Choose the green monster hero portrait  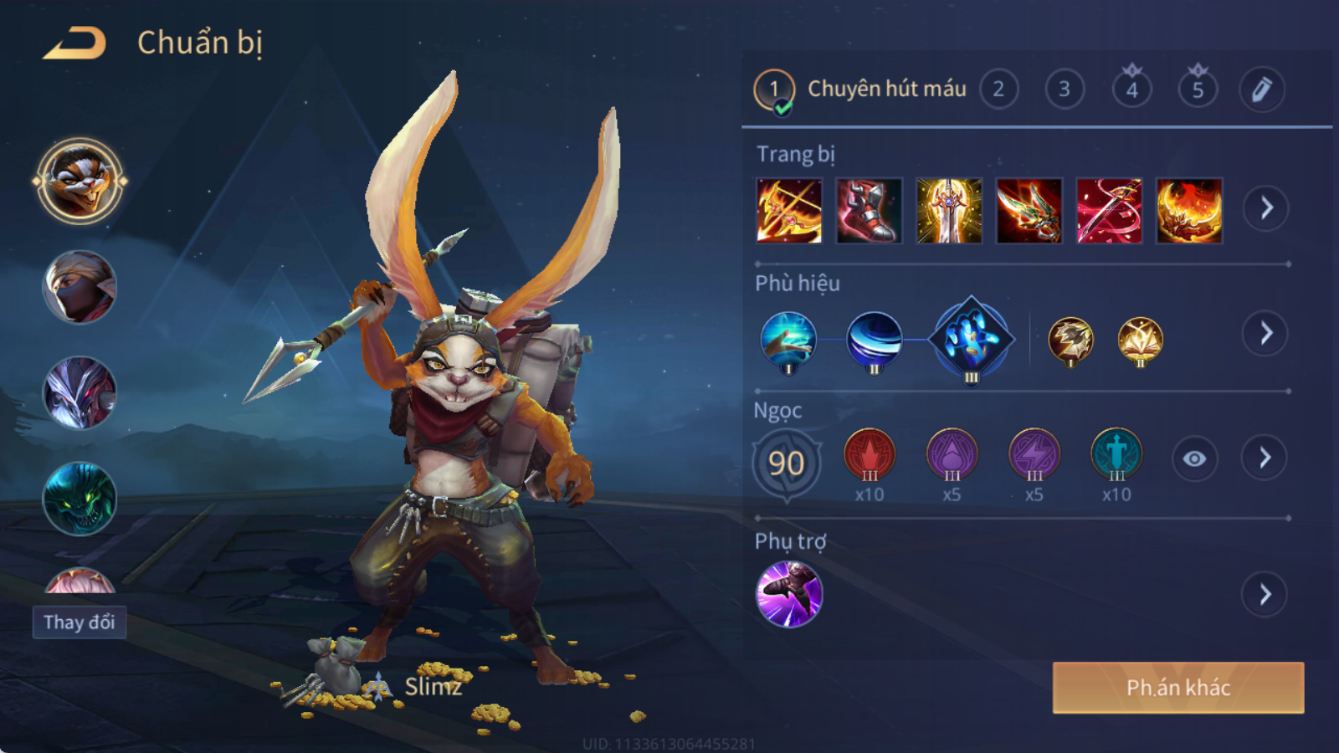80,498
